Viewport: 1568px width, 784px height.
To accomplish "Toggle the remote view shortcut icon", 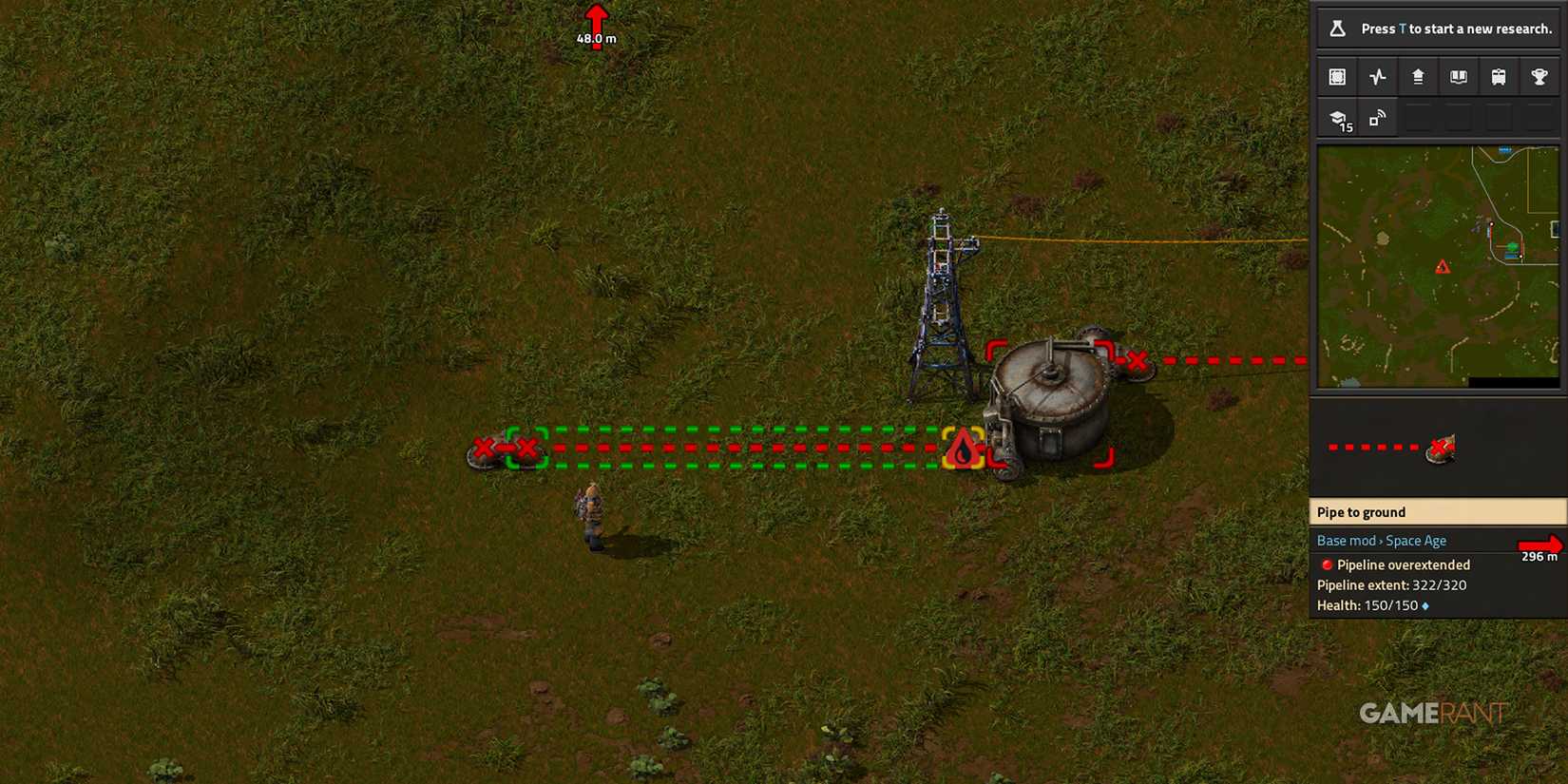I will click(1377, 117).
